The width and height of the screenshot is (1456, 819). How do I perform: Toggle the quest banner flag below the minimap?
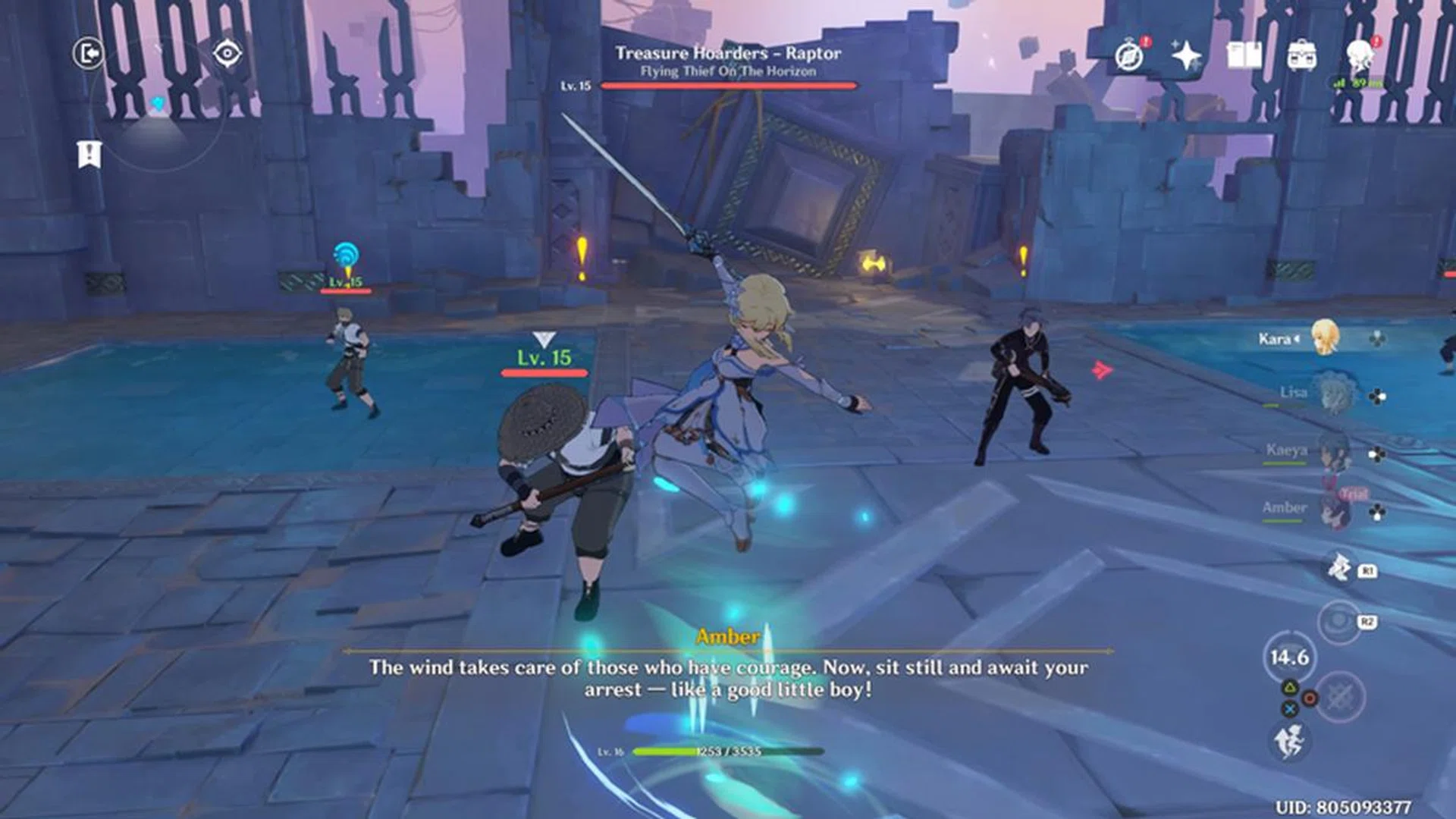[89, 152]
